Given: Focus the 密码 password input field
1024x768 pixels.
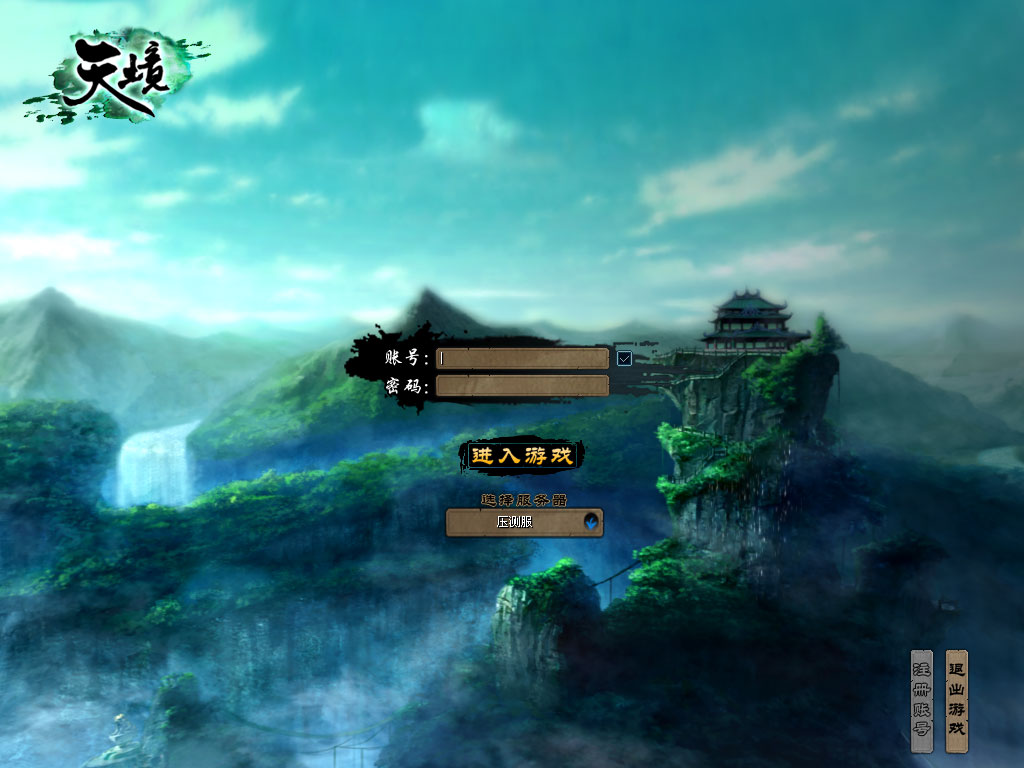Looking at the screenshot, I should coord(522,386).
